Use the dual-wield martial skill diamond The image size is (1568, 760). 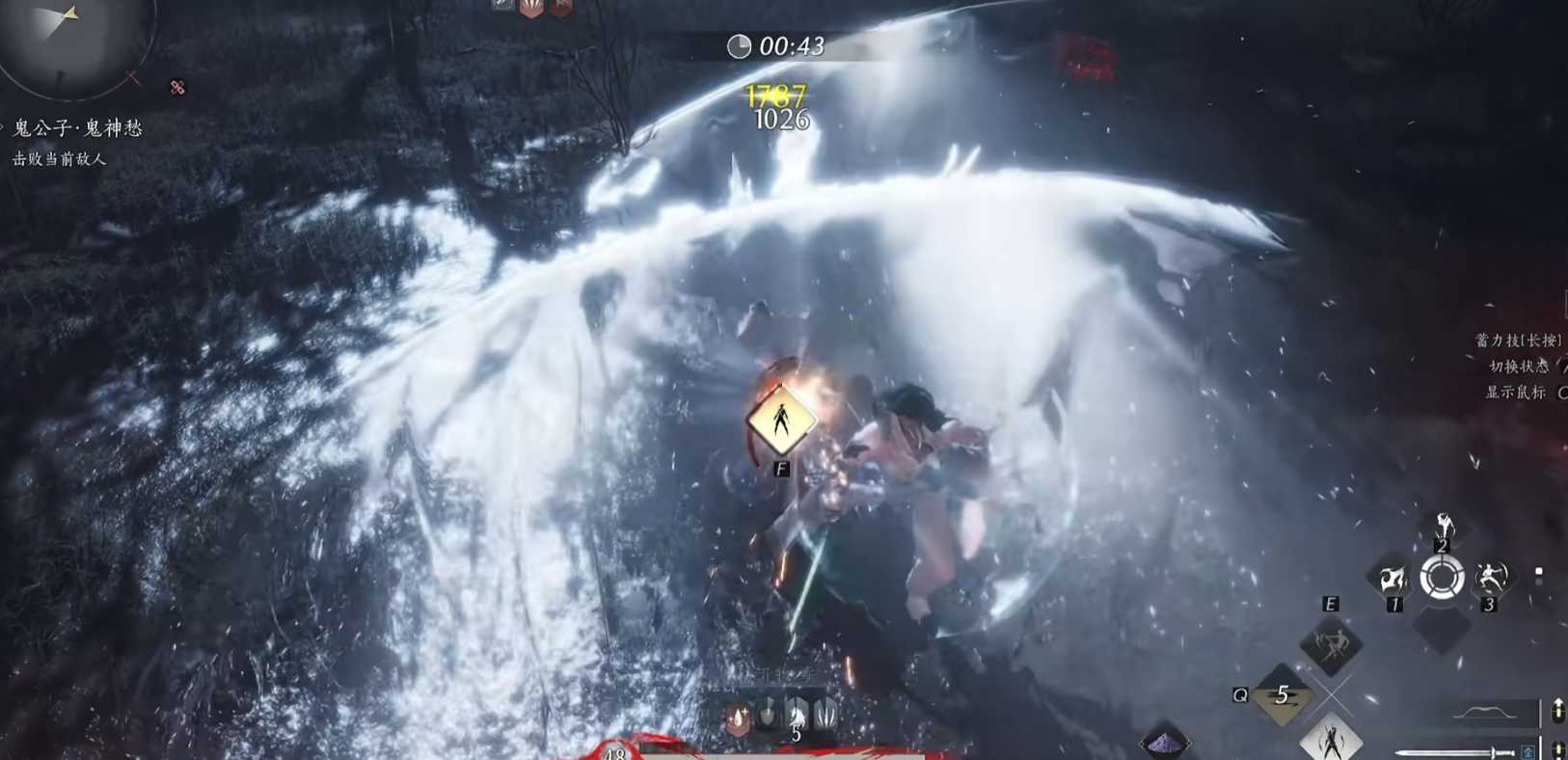point(1331,643)
